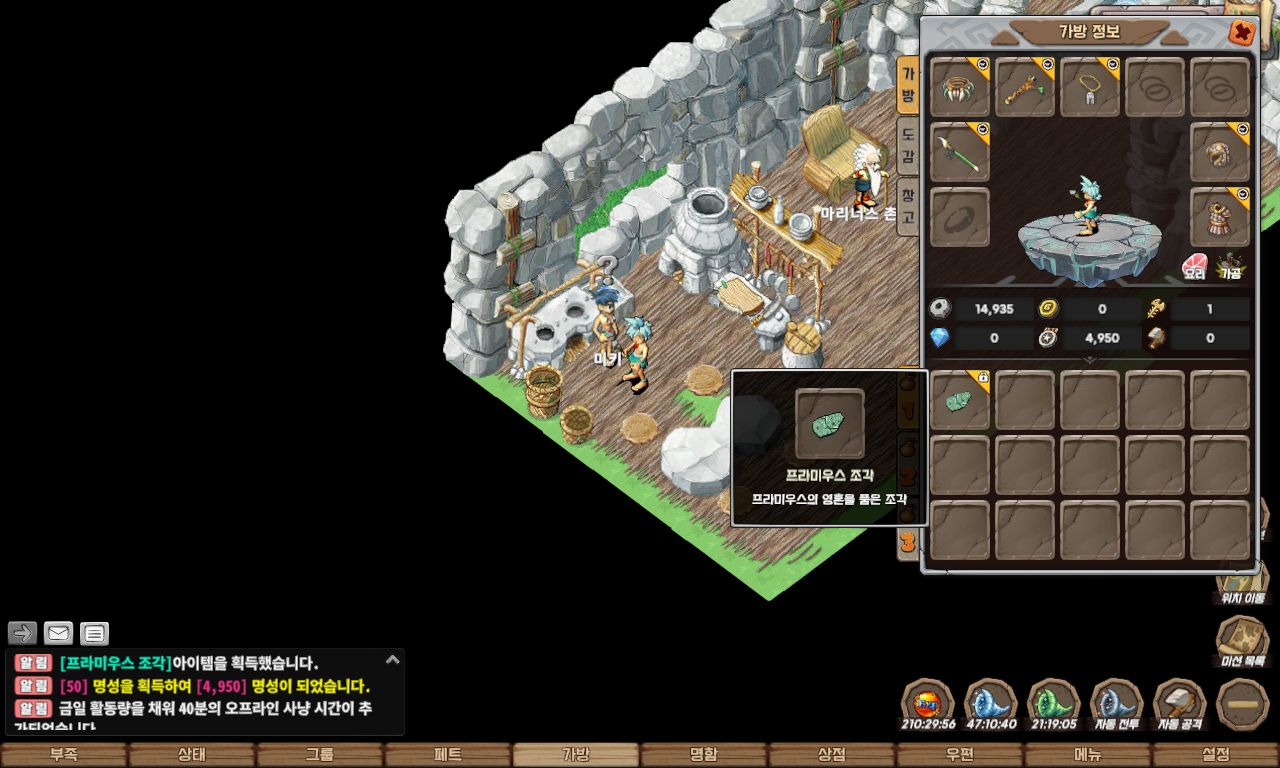Open the 요리 cooking button
1280x768 pixels.
coord(1195,266)
